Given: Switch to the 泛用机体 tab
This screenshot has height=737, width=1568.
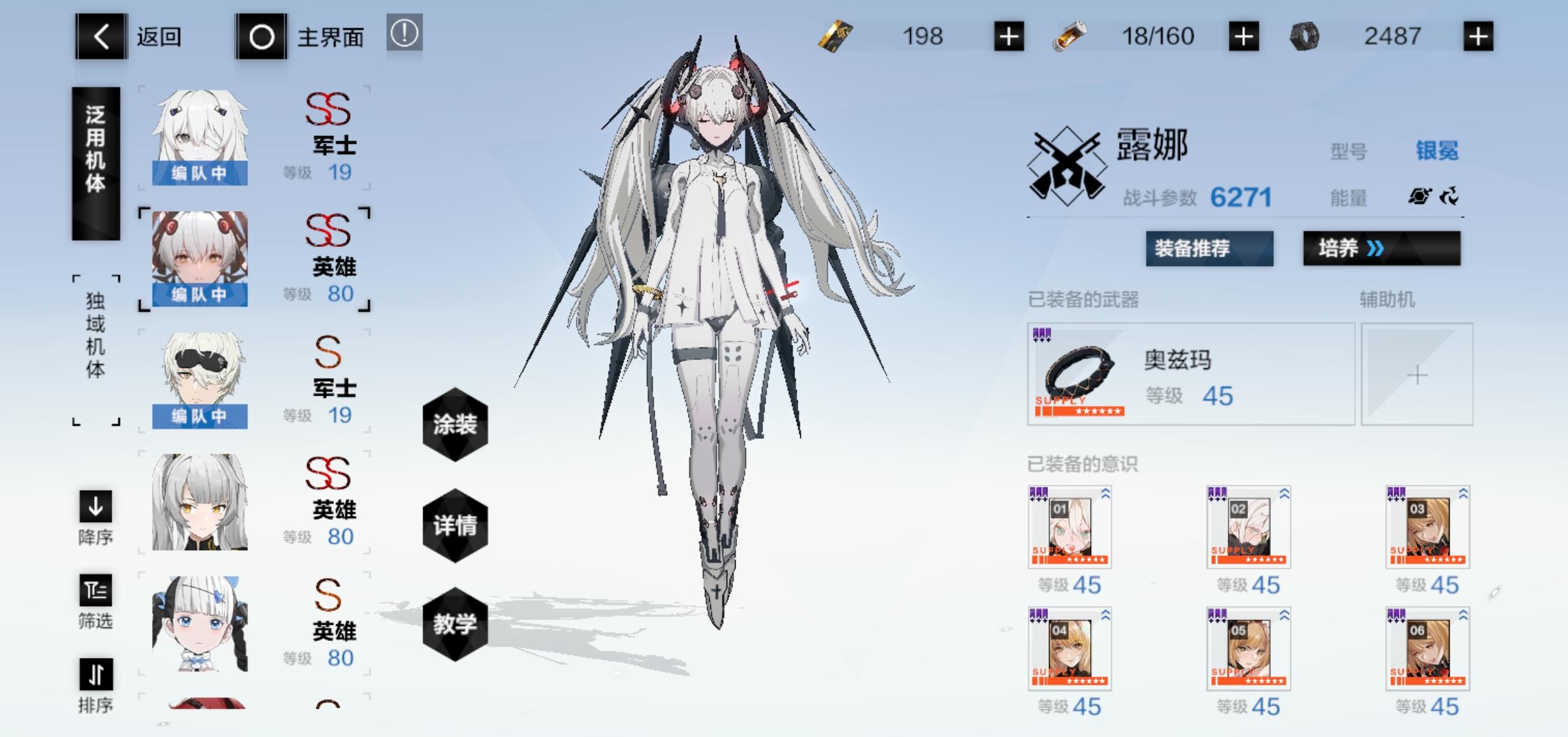Looking at the screenshot, I should [95, 162].
